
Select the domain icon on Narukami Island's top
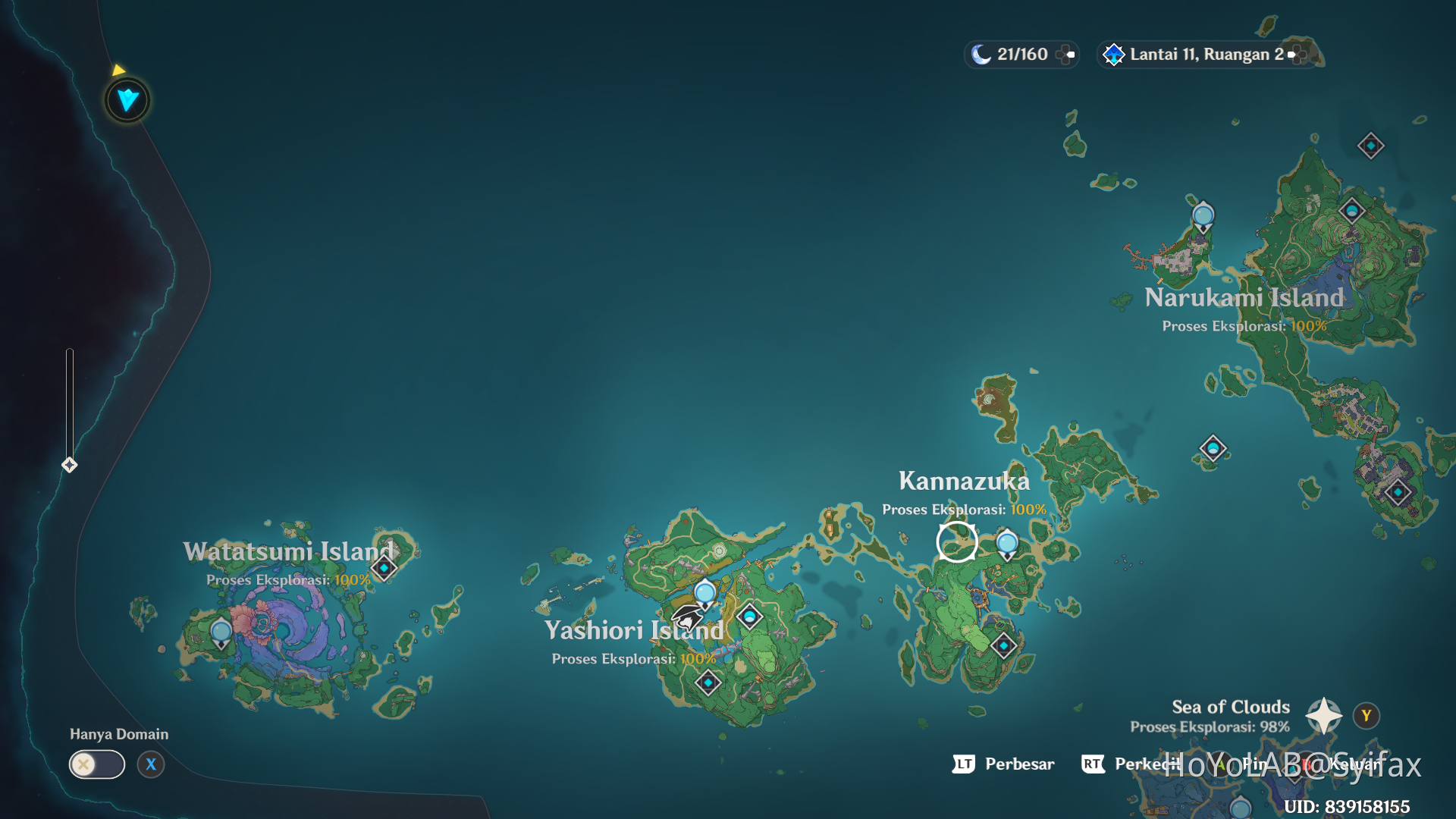tap(1370, 146)
